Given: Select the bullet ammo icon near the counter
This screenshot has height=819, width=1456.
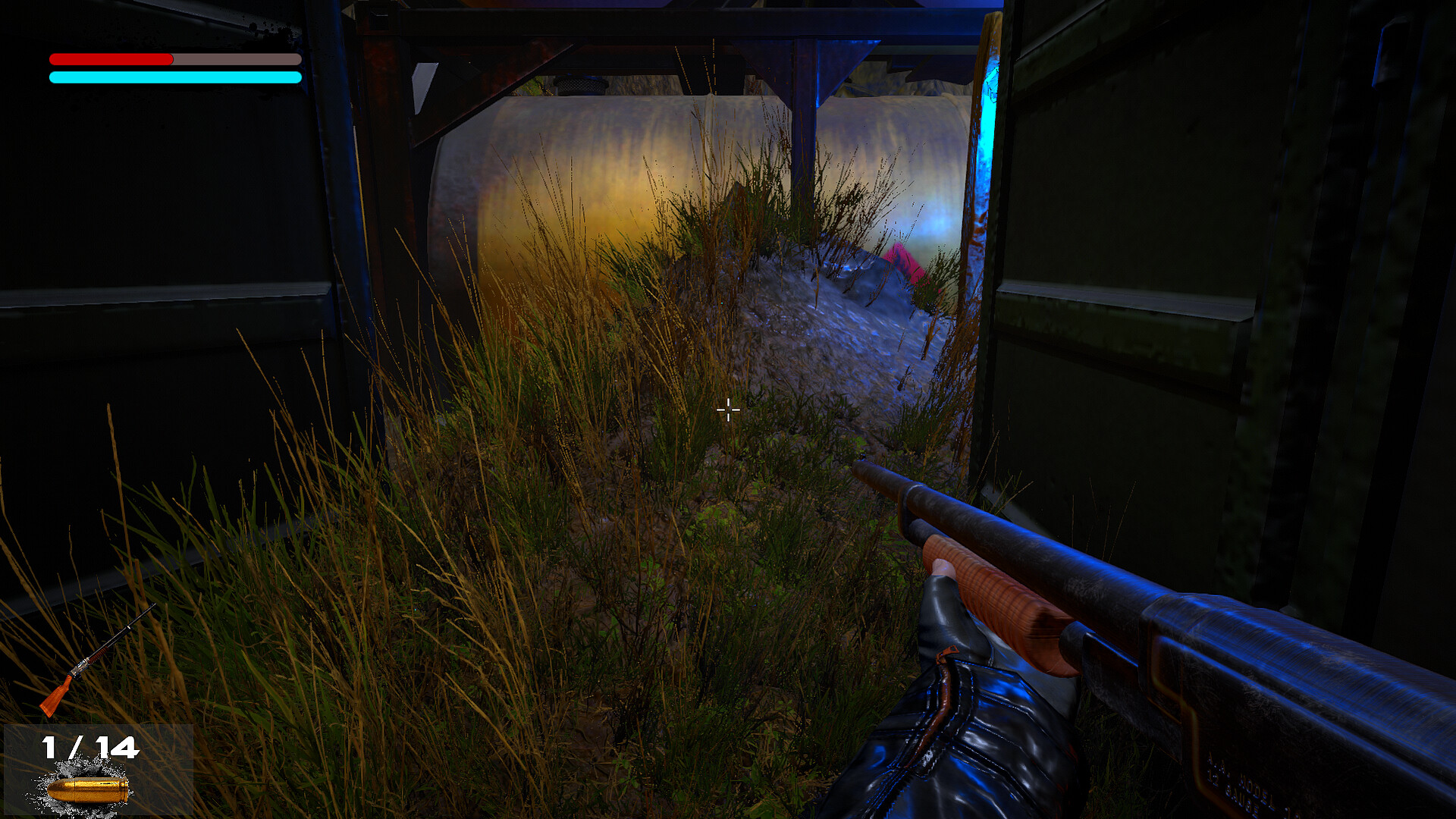Looking at the screenshot, I should click(87, 789).
